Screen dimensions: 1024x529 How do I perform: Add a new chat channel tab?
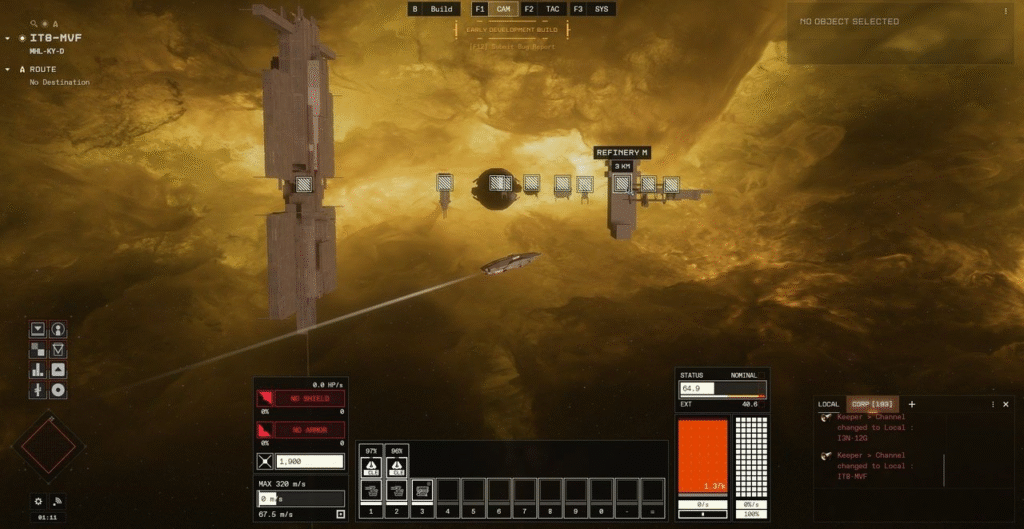pyautogui.click(x=911, y=404)
